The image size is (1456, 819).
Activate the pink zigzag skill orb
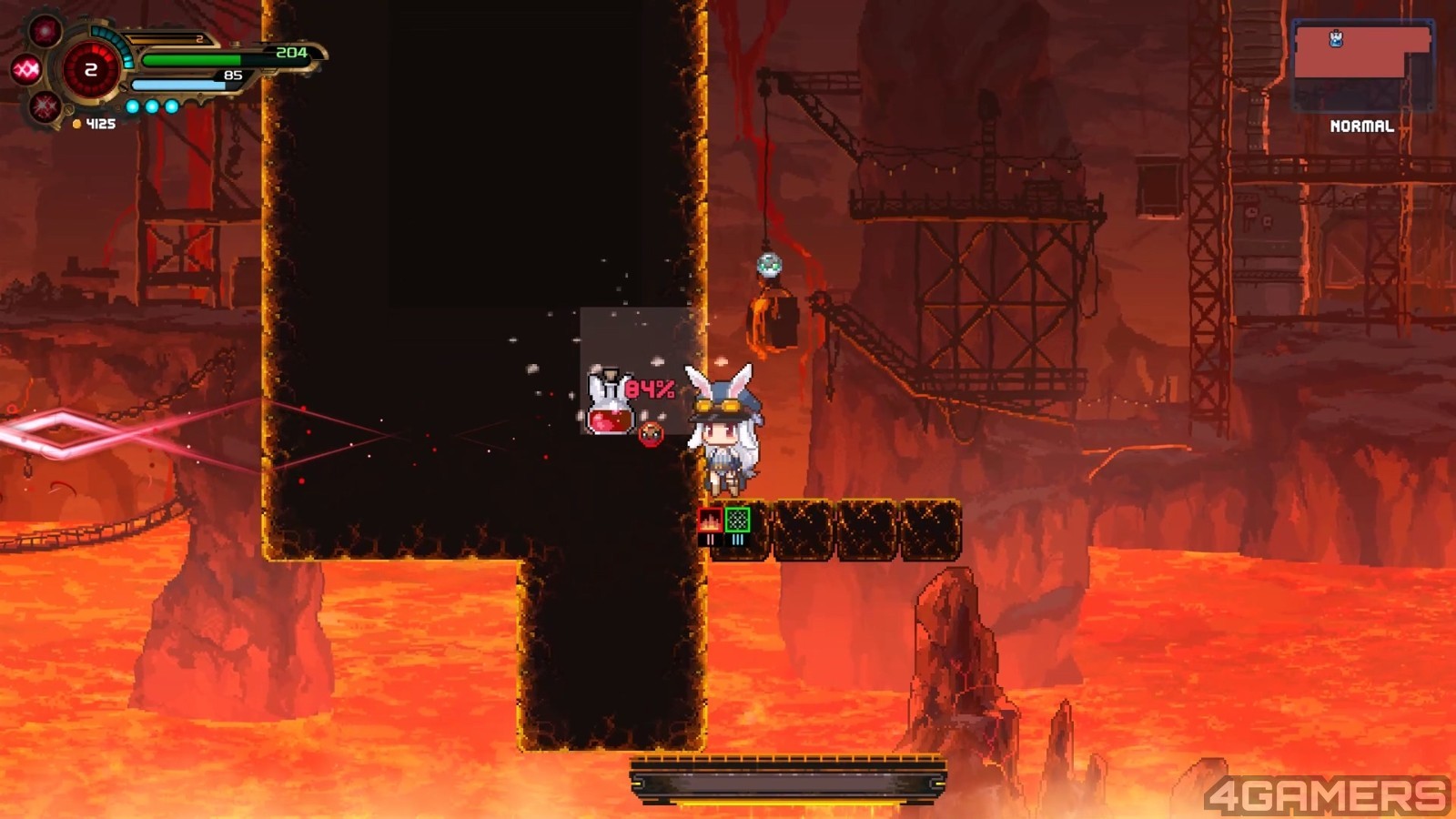click(x=25, y=69)
